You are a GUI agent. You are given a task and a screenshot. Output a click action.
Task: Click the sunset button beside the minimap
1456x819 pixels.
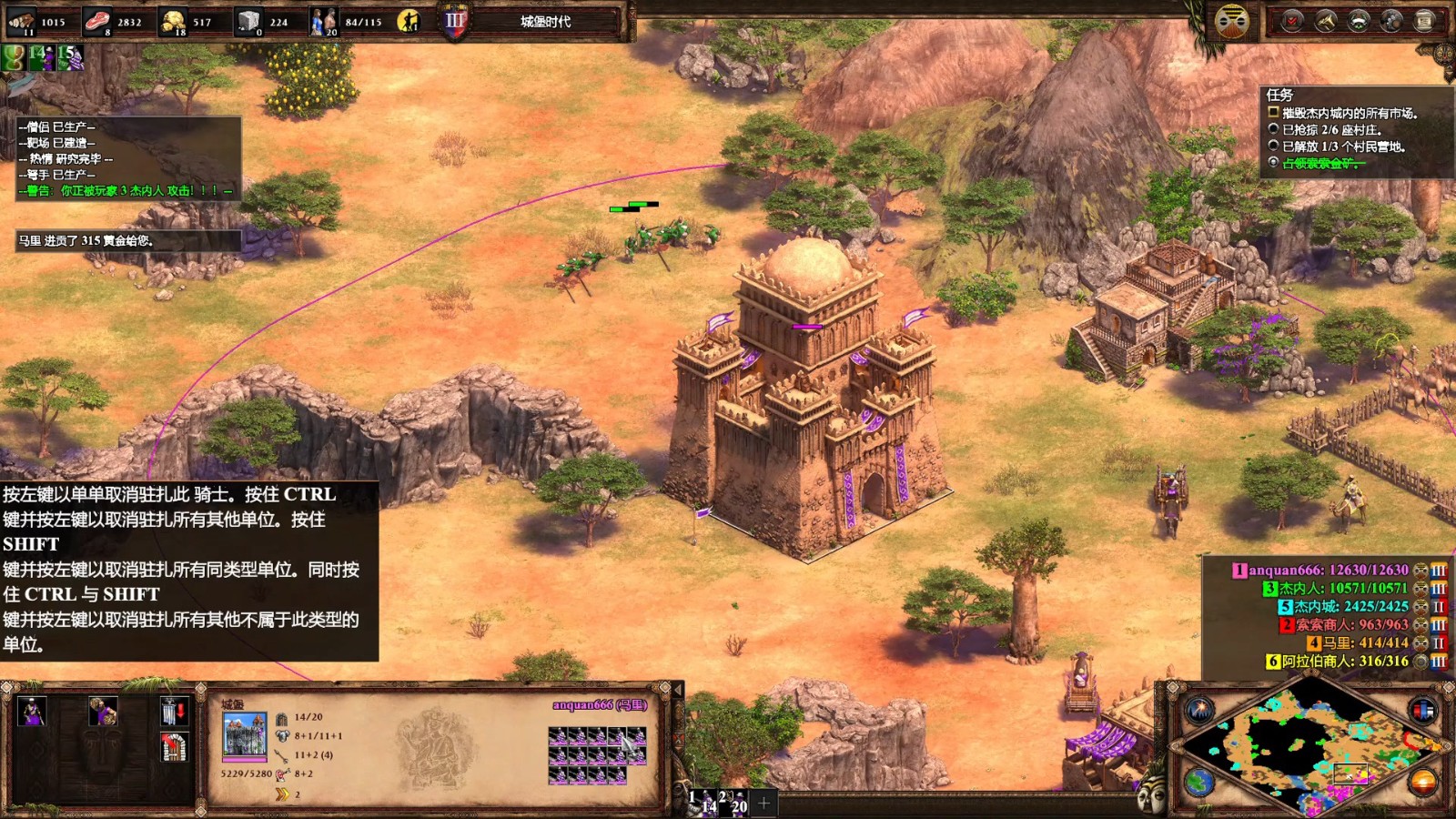(1422, 783)
